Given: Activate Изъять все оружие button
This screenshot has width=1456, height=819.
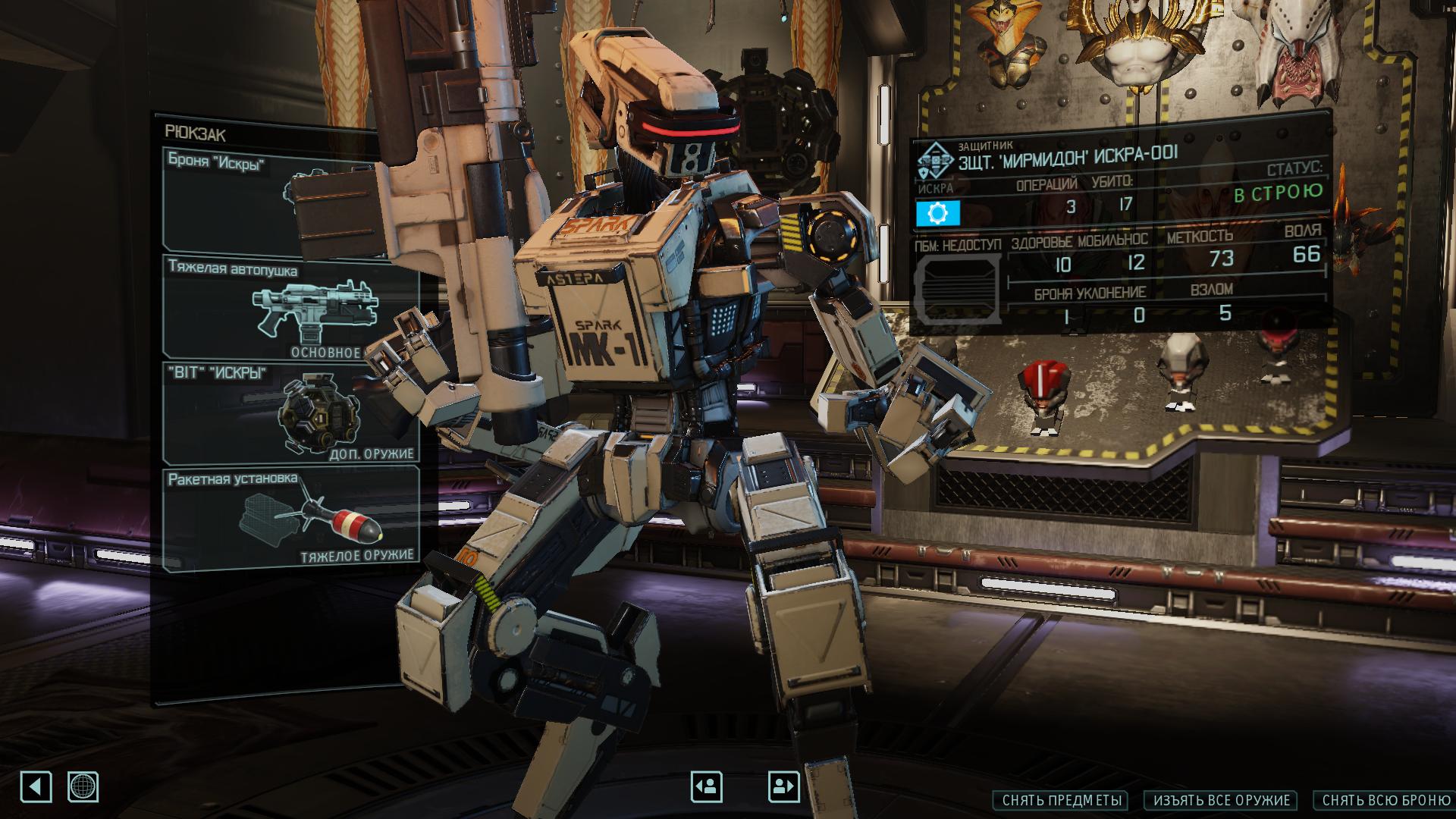Looking at the screenshot, I should [x=1221, y=801].
